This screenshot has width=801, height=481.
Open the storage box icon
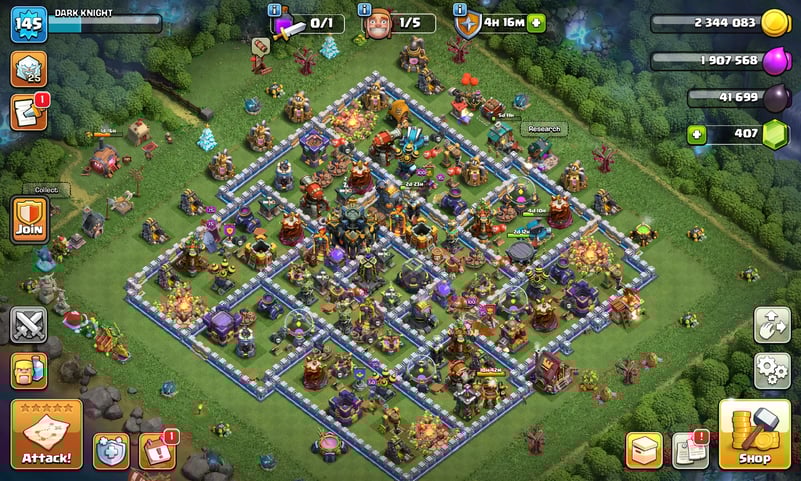click(x=644, y=450)
